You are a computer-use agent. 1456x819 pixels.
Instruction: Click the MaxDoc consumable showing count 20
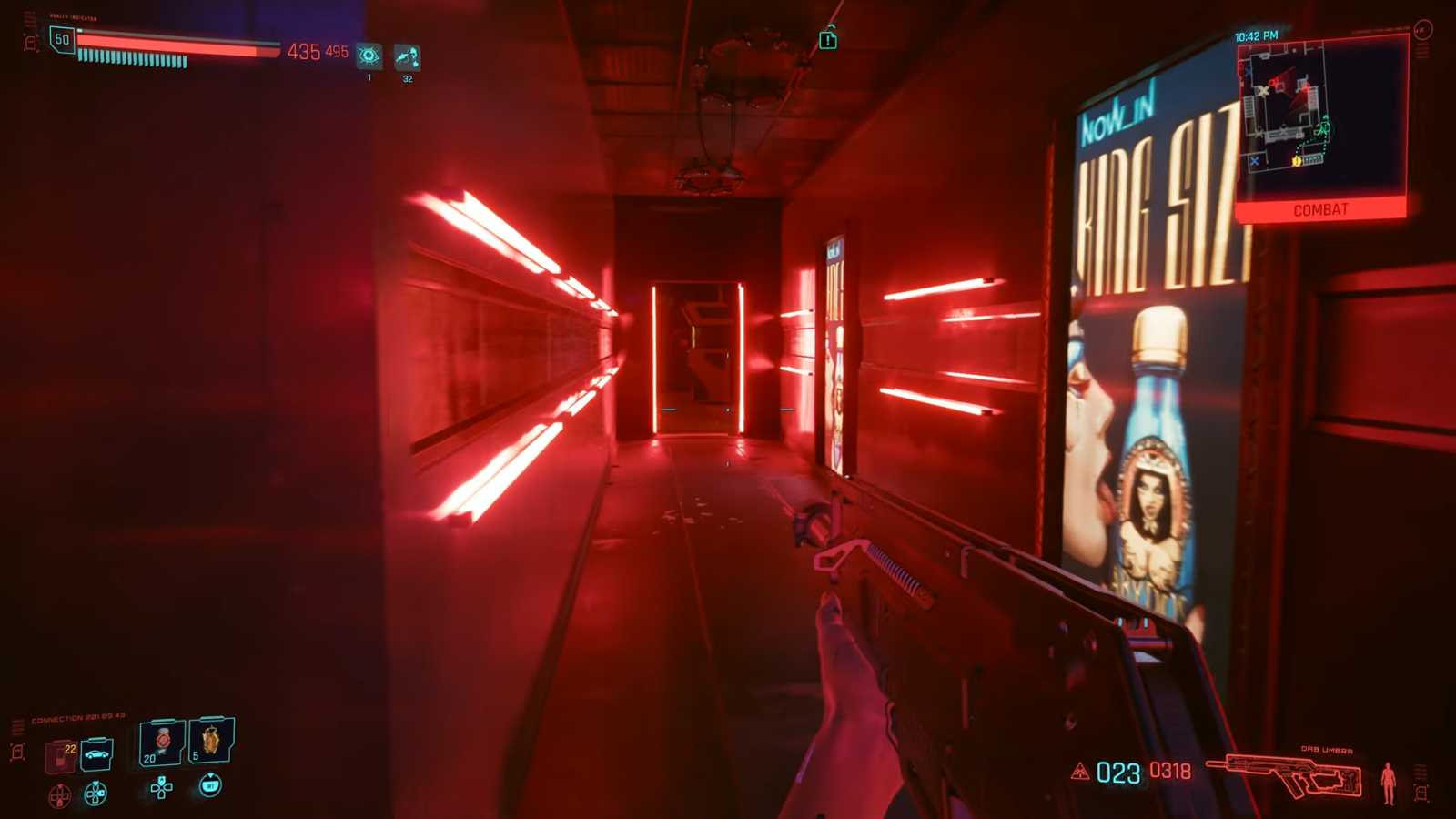point(162,743)
